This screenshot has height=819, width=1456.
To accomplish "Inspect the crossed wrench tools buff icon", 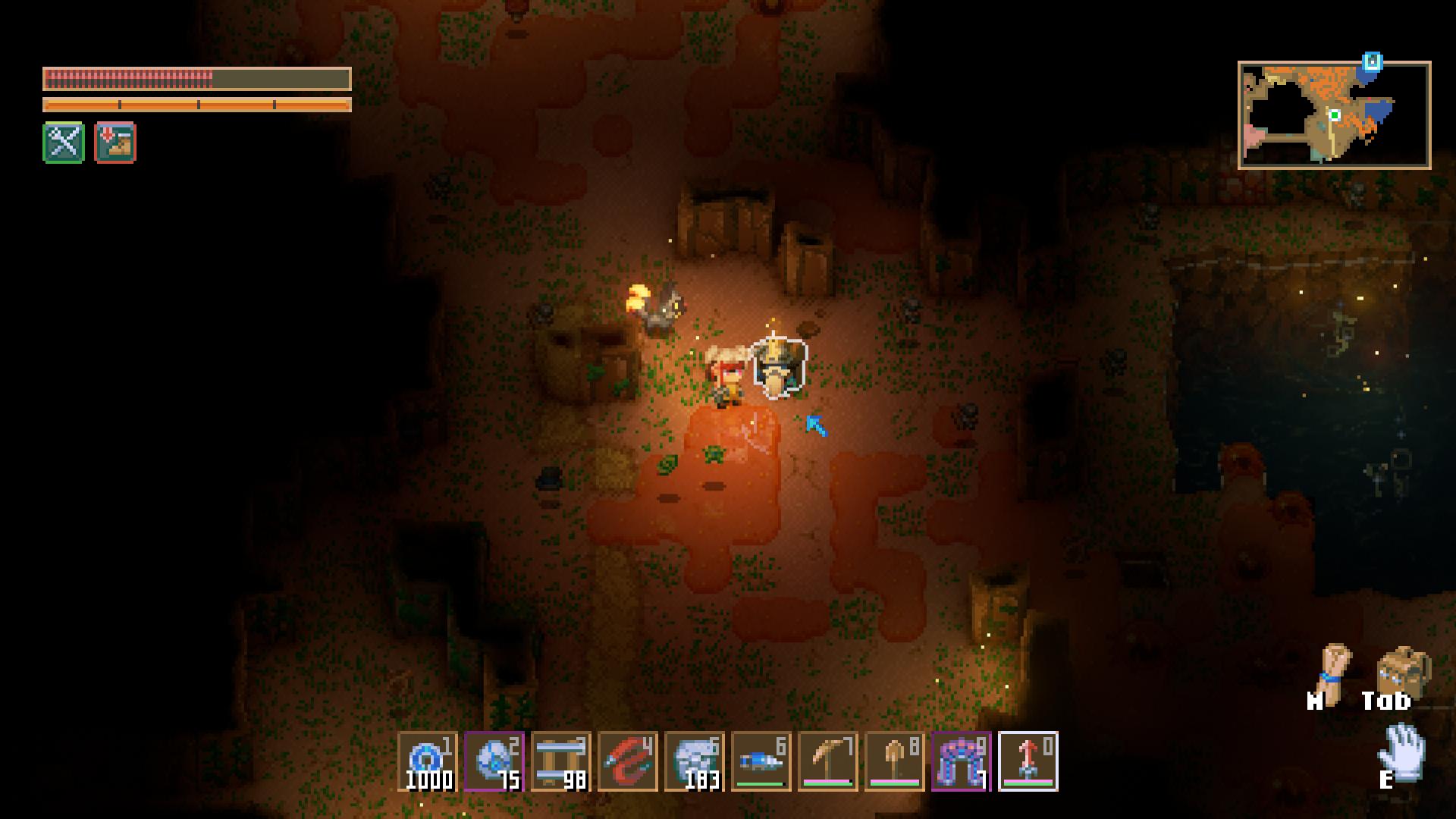I will coord(64,143).
